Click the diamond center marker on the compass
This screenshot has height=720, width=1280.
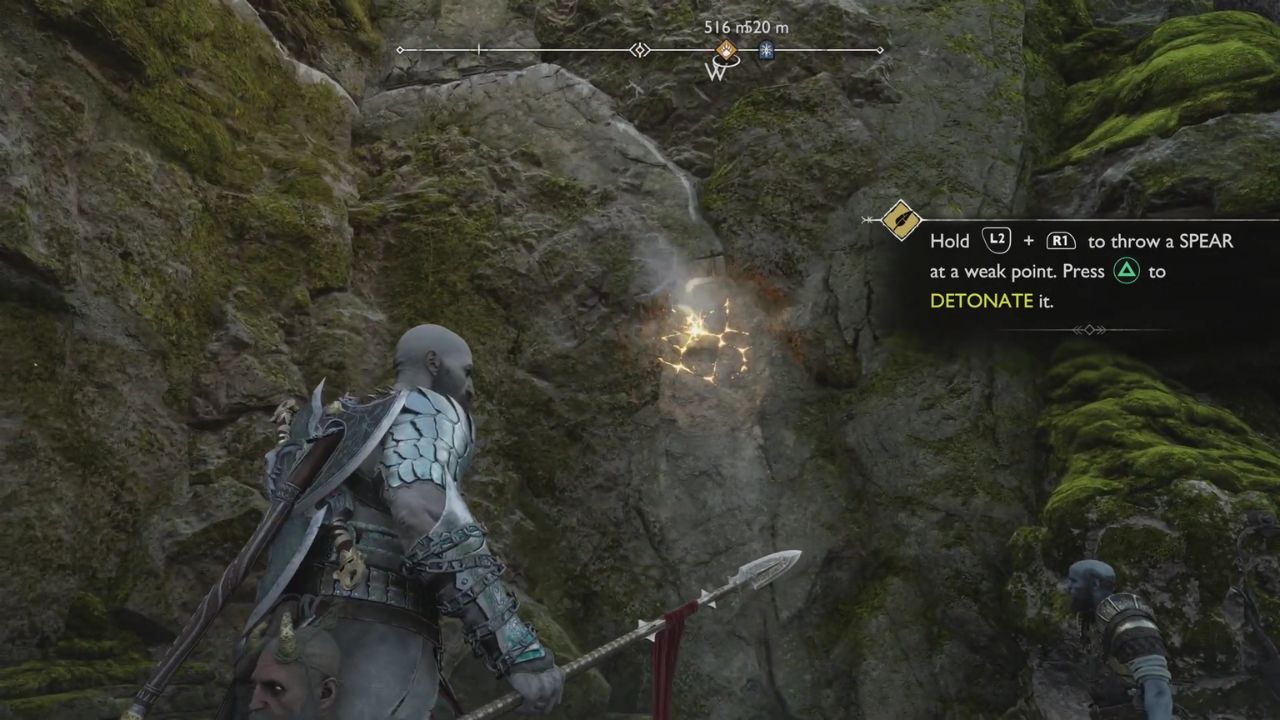pyautogui.click(x=640, y=50)
